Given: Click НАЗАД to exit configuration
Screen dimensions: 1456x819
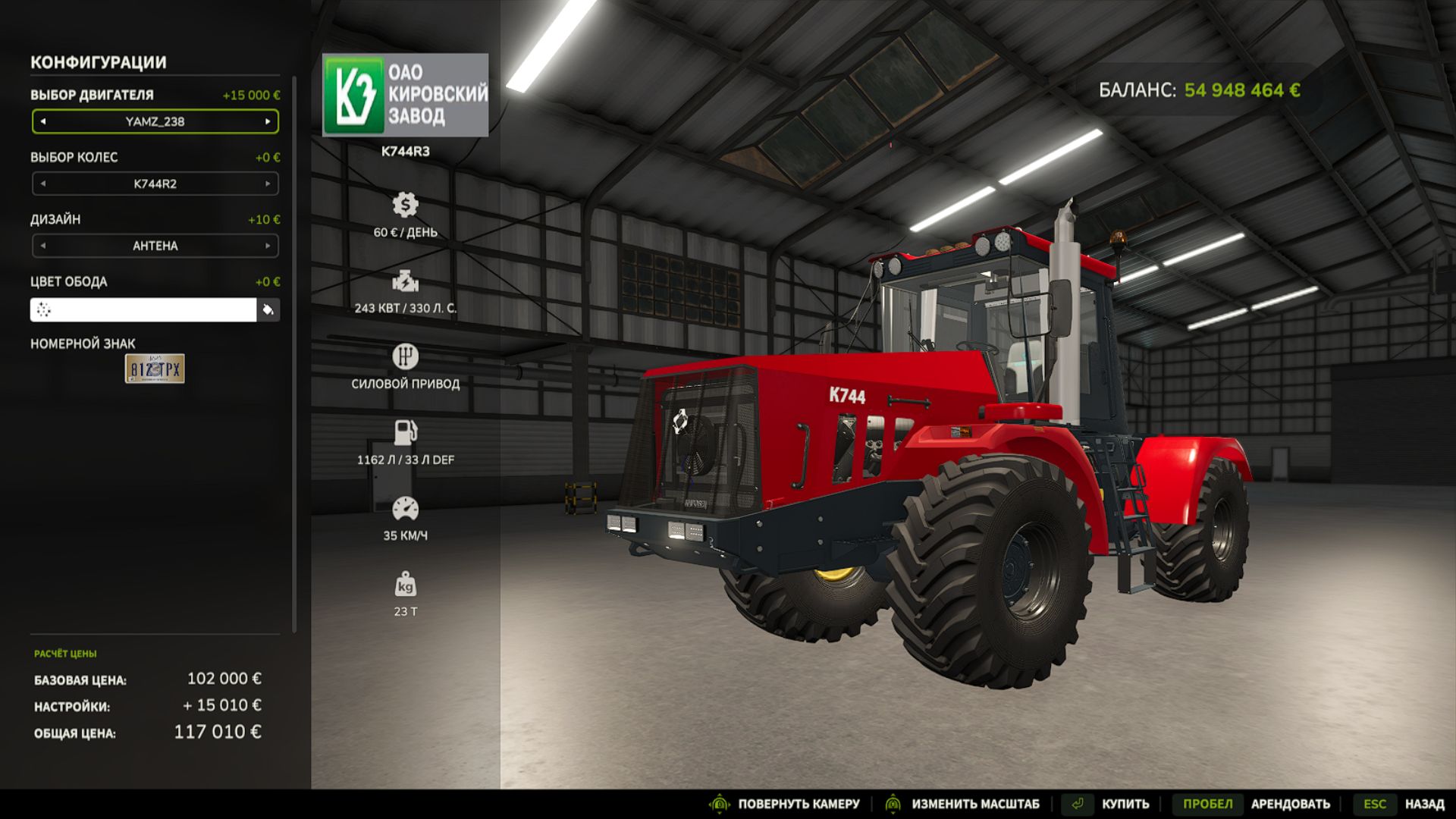Looking at the screenshot, I should (x=1424, y=803).
